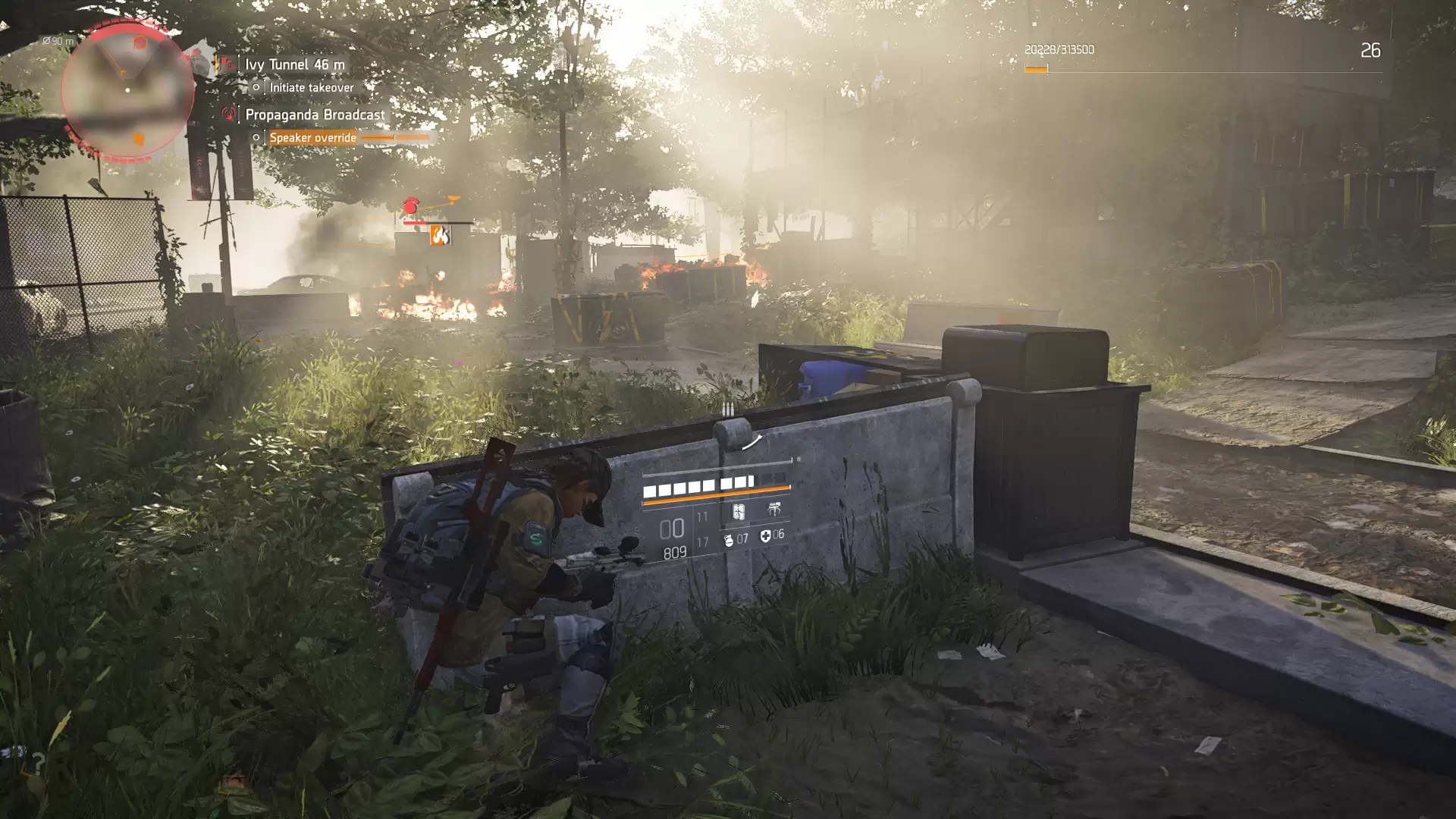1456x819 pixels.
Task: Click the burning status icon over enemy
Action: click(440, 236)
